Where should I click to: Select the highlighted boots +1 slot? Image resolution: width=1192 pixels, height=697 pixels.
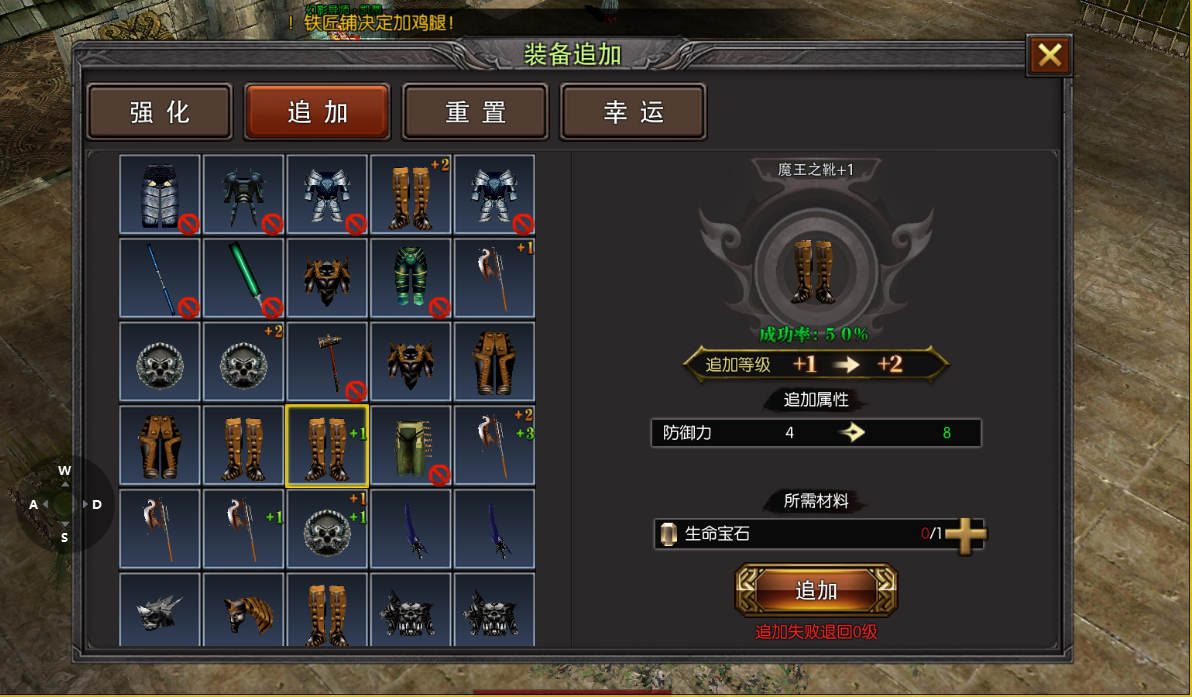coord(327,445)
